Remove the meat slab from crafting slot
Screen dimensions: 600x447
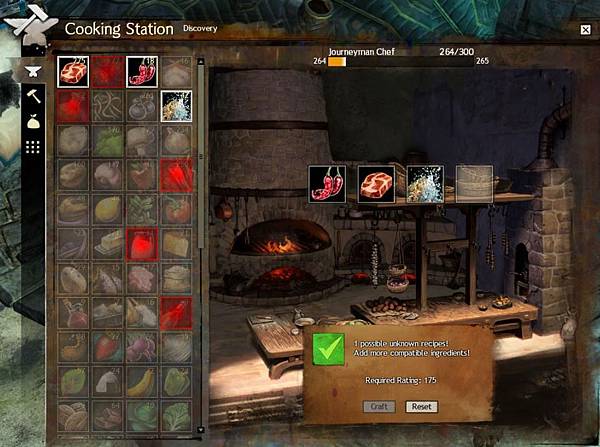tap(376, 183)
